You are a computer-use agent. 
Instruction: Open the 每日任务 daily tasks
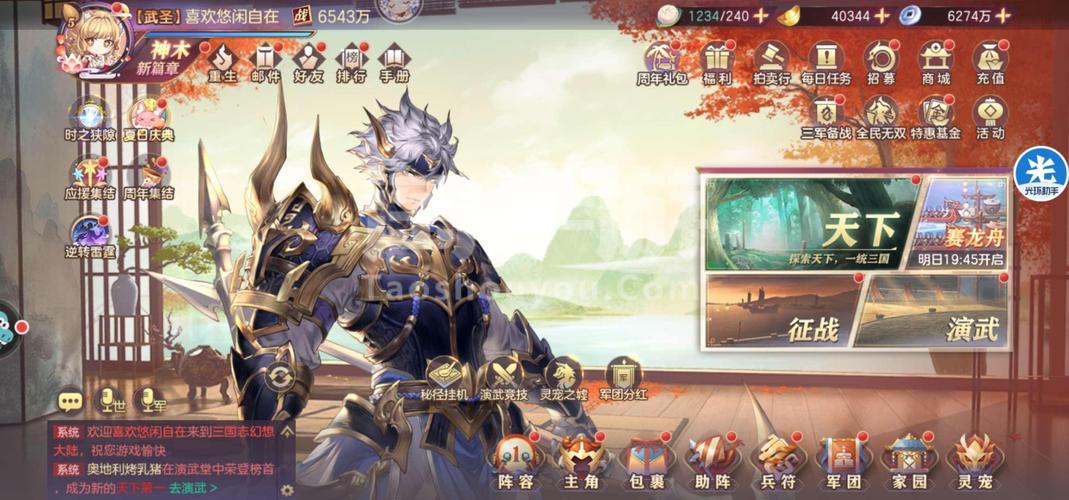(x=826, y=62)
